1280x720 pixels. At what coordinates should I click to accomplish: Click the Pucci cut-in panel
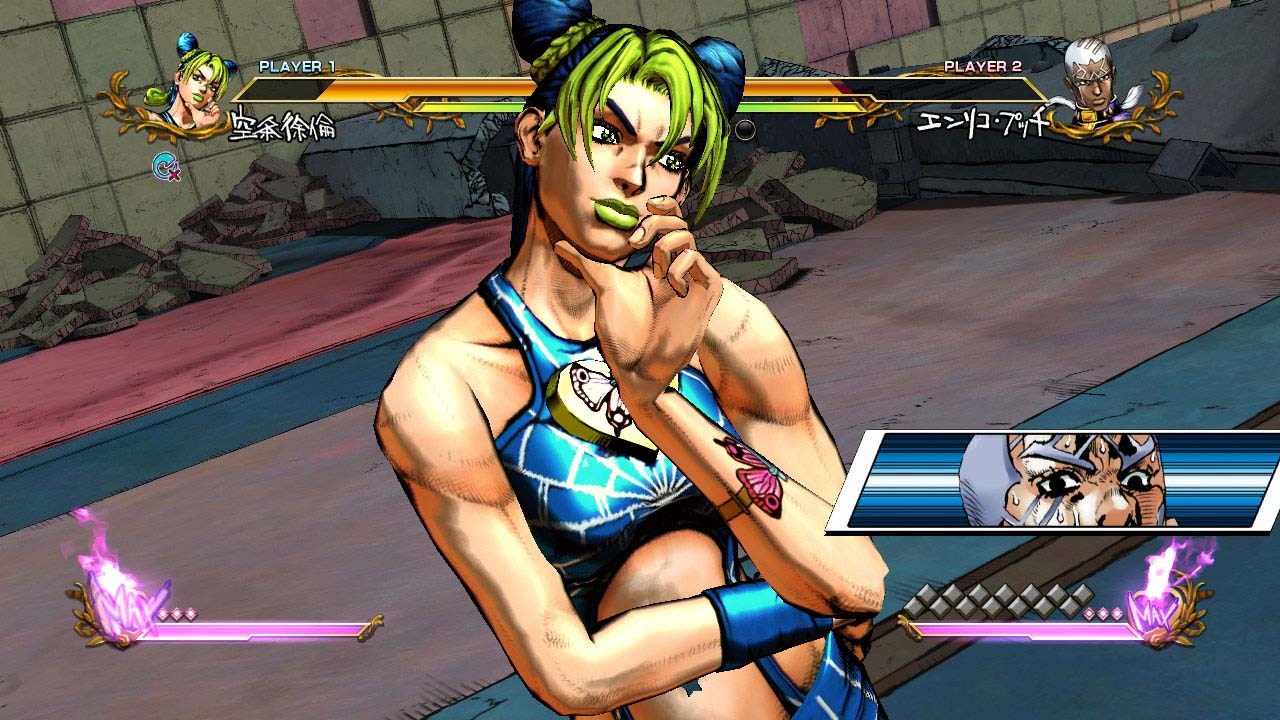(1055, 481)
